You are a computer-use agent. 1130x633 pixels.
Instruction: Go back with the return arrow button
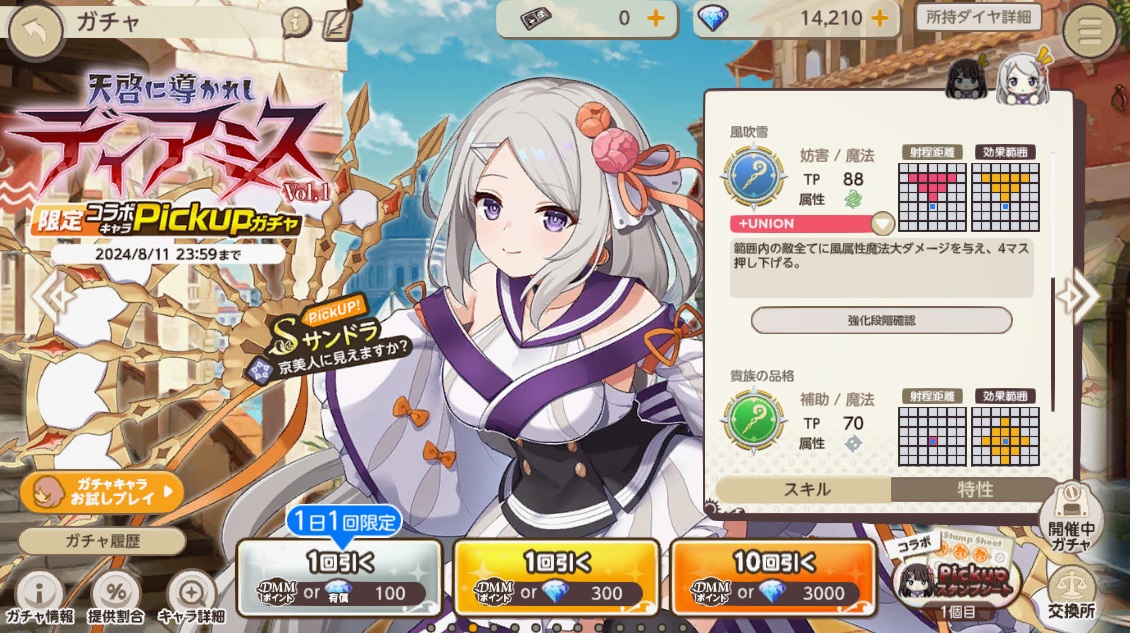(36, 31)
